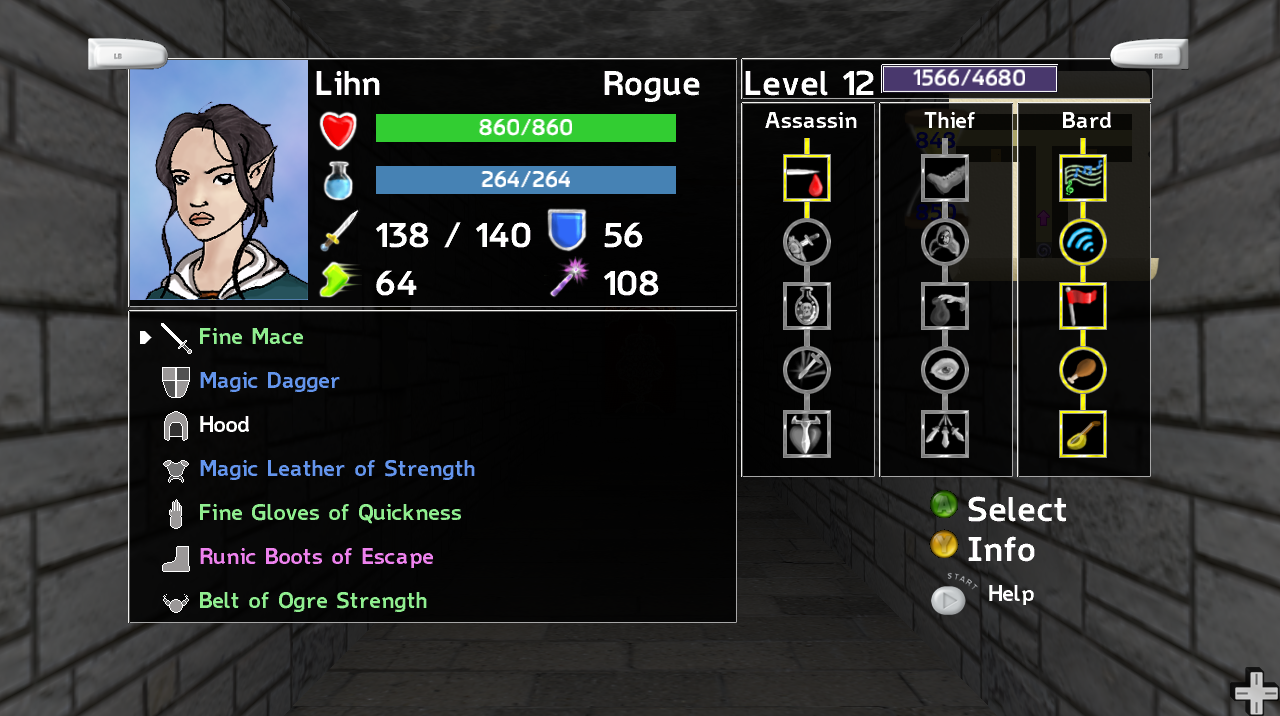Select the poison flask Assassin skill
This screenshot has width=1280, height=716.
[807, 306]
